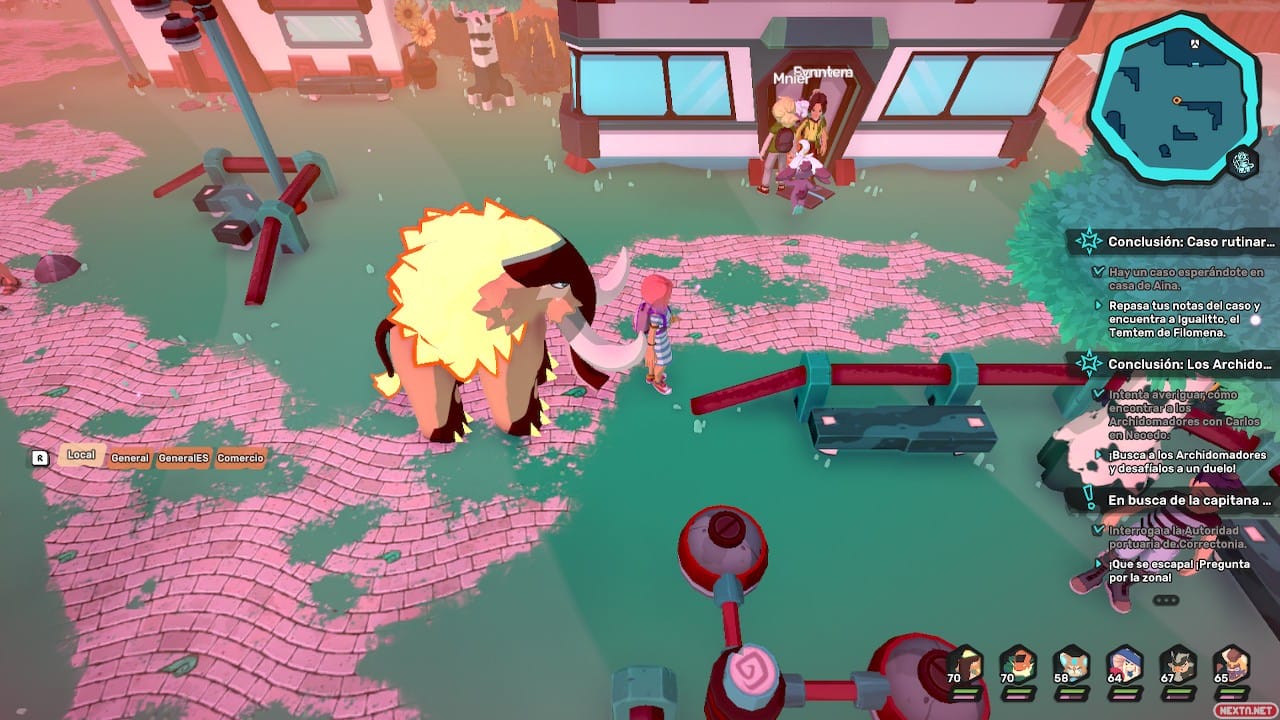Expand the quest list with the ellipsis
Screen dimensions: 1280x720
pyautogui.click(x=1166, y=600)
